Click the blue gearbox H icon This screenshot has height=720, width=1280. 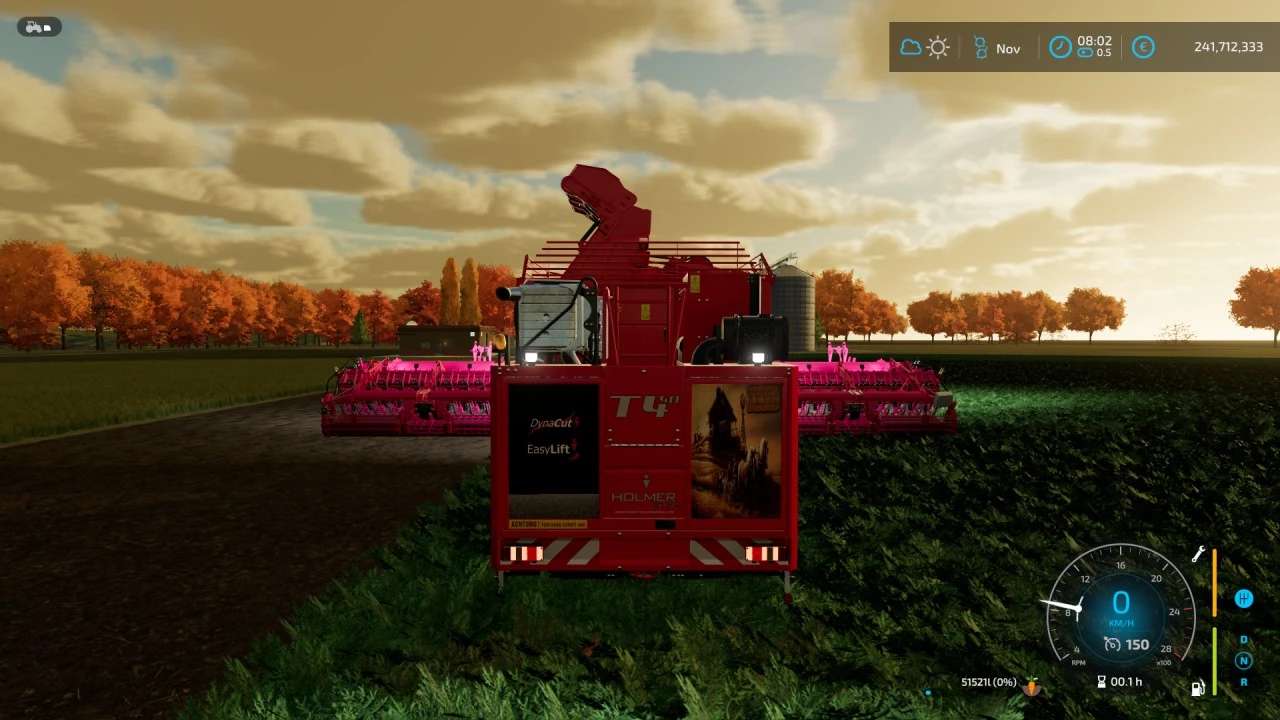(1244, 599)
